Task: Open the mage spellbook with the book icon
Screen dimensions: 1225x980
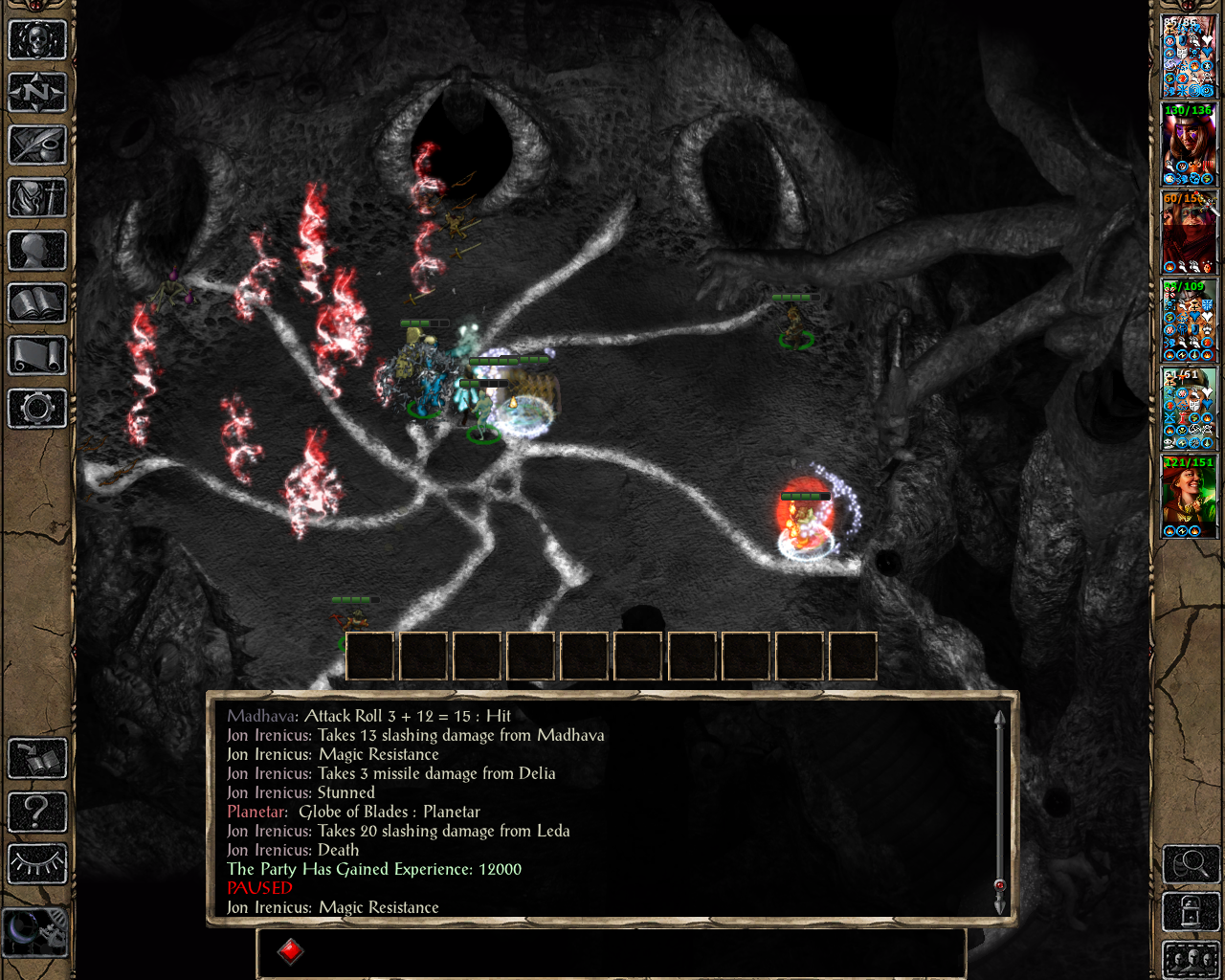Action: pyautogui.click(x=37, y=303)
